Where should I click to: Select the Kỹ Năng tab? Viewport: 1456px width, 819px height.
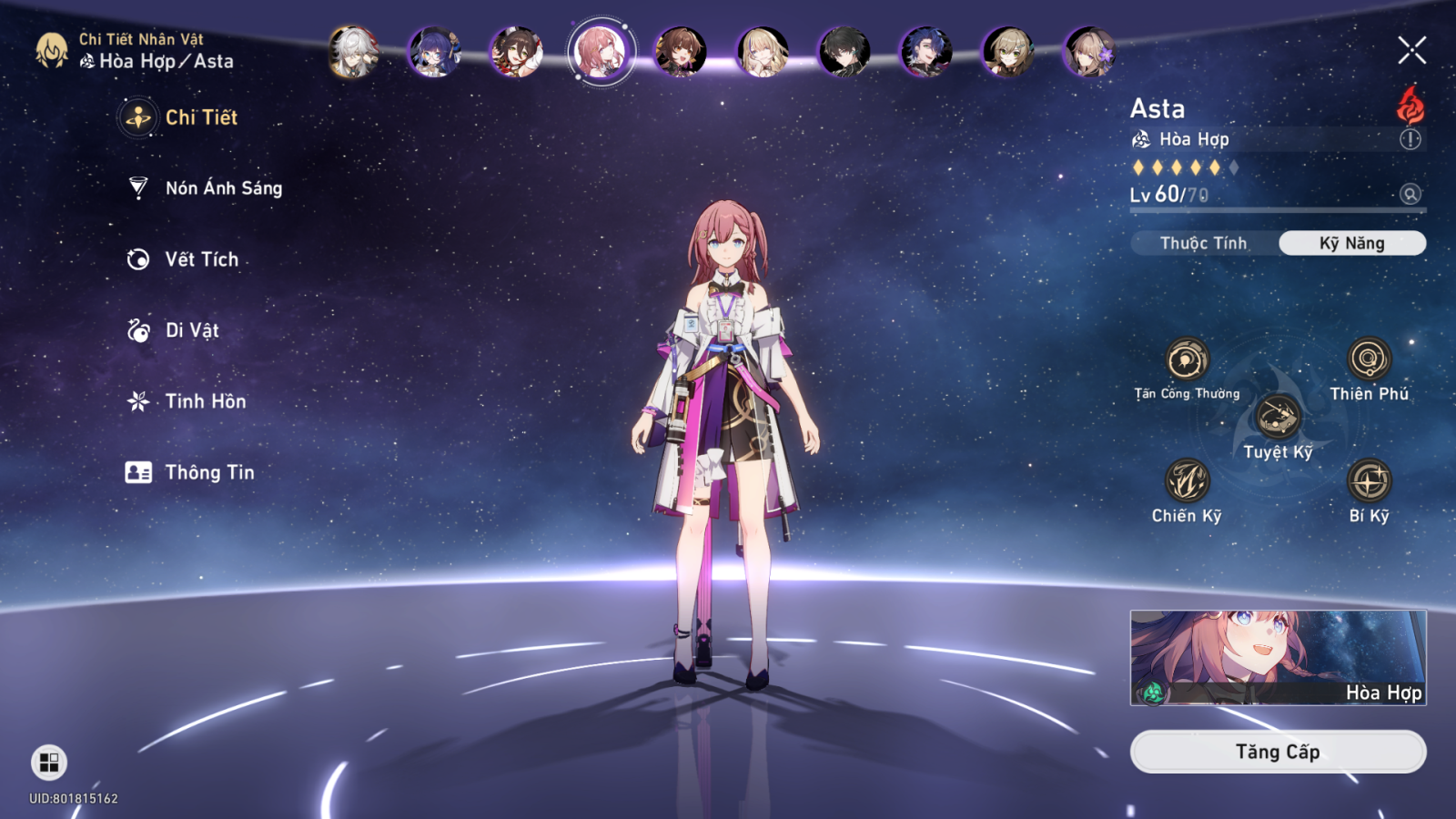[x=1351, y=243]
